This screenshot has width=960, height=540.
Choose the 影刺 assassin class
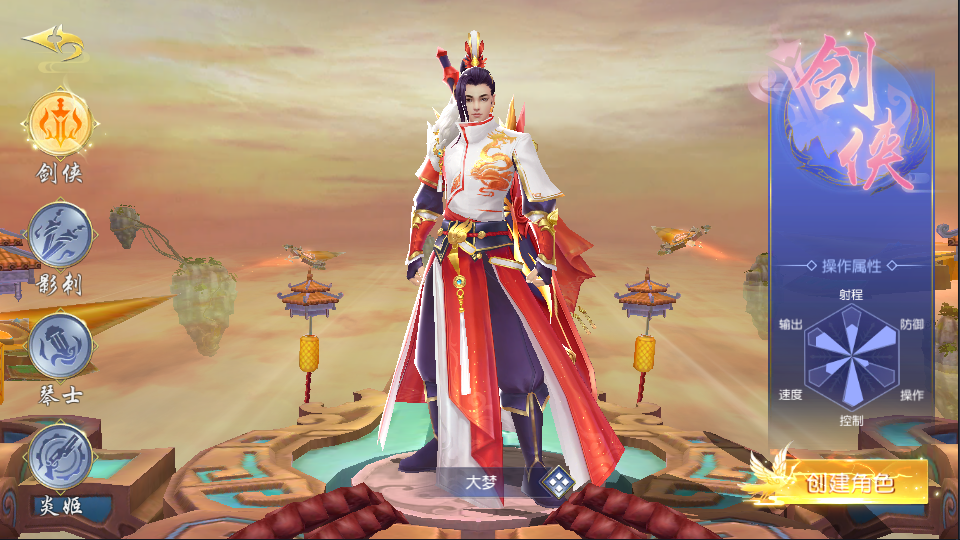(x=61, y=236)
